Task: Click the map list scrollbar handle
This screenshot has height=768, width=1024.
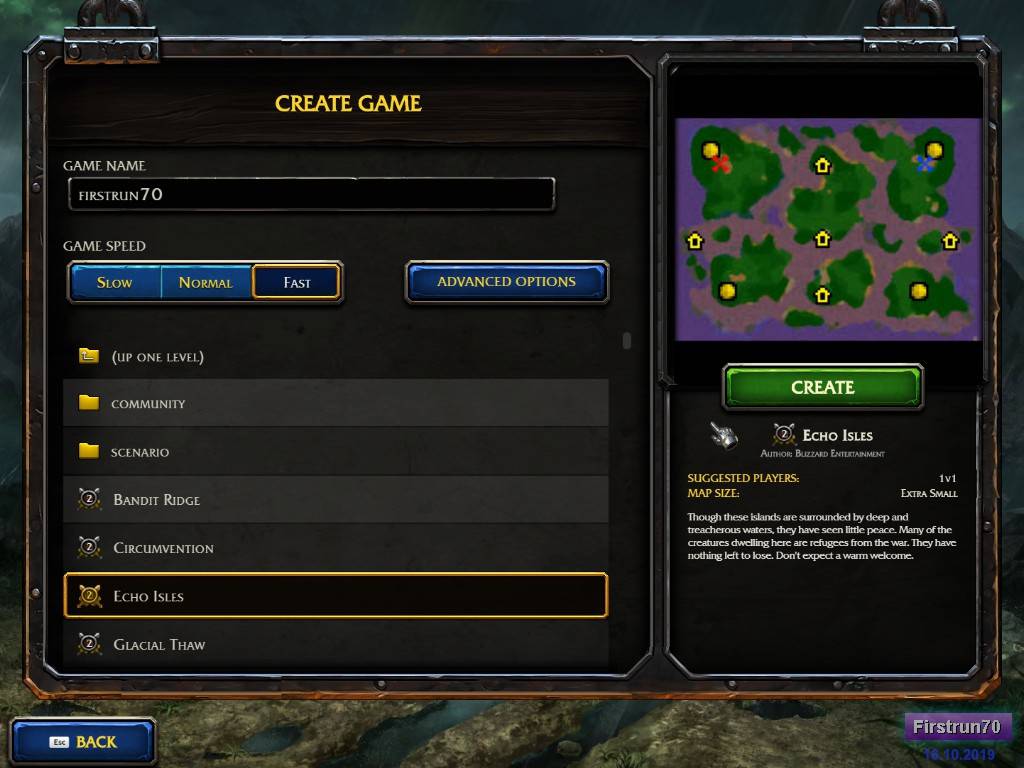Action: pyautogui.click(x=627, y=340)
